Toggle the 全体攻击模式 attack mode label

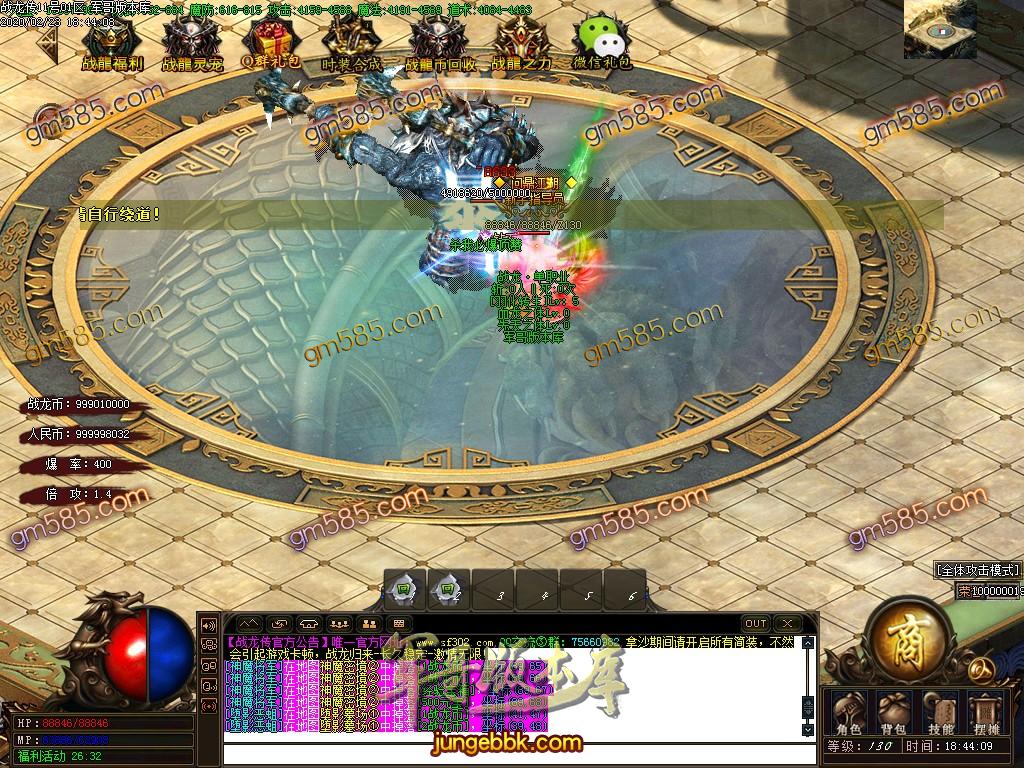[978, 570]
